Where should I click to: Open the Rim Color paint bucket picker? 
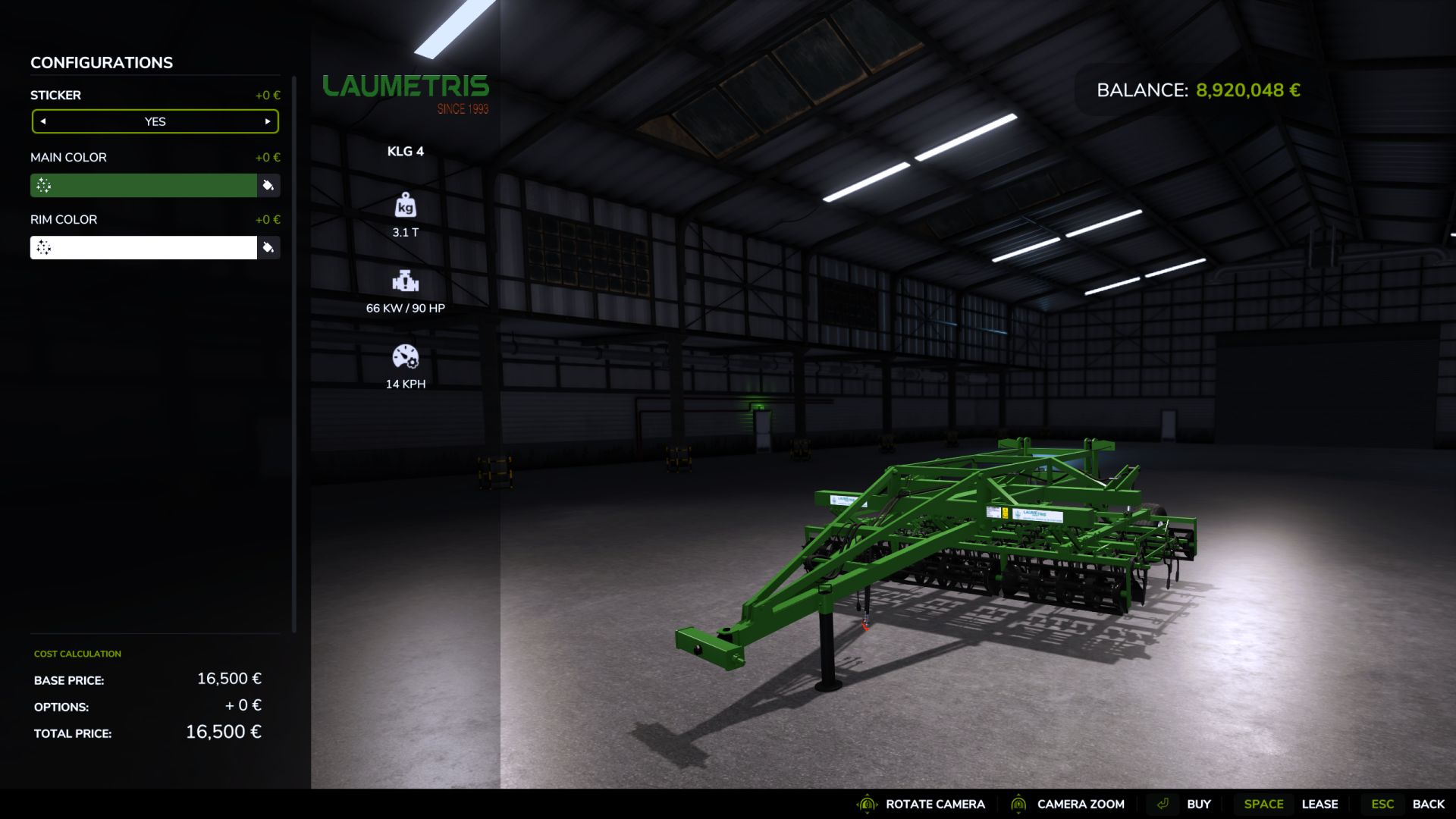click(x=269, y=247)
